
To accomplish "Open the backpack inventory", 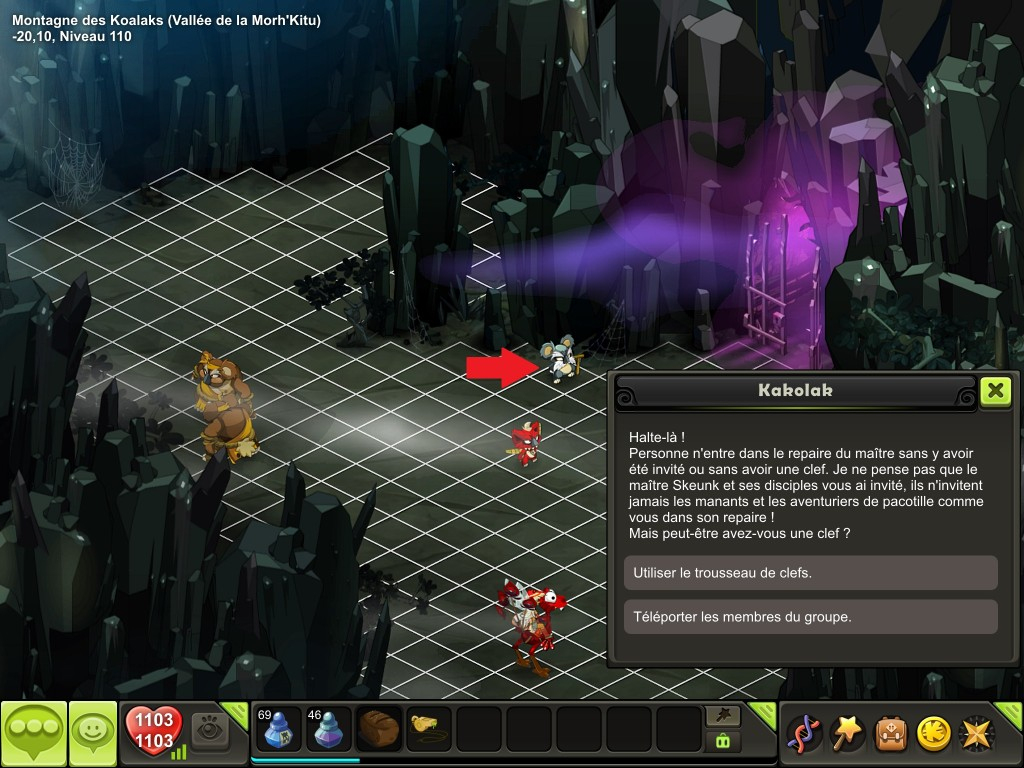I will coord(891,734).
